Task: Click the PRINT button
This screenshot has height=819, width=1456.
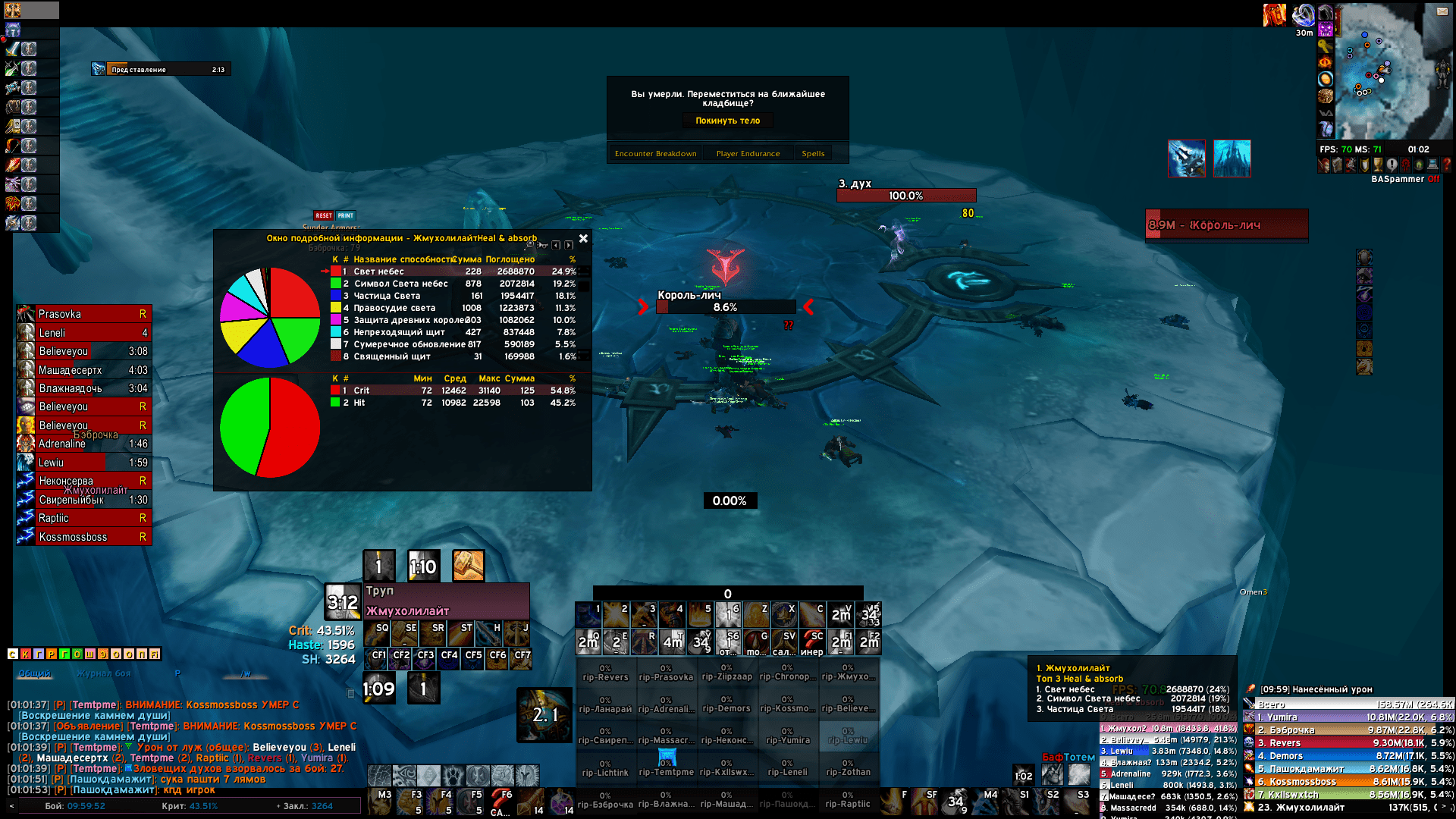Action: point(346,216)
